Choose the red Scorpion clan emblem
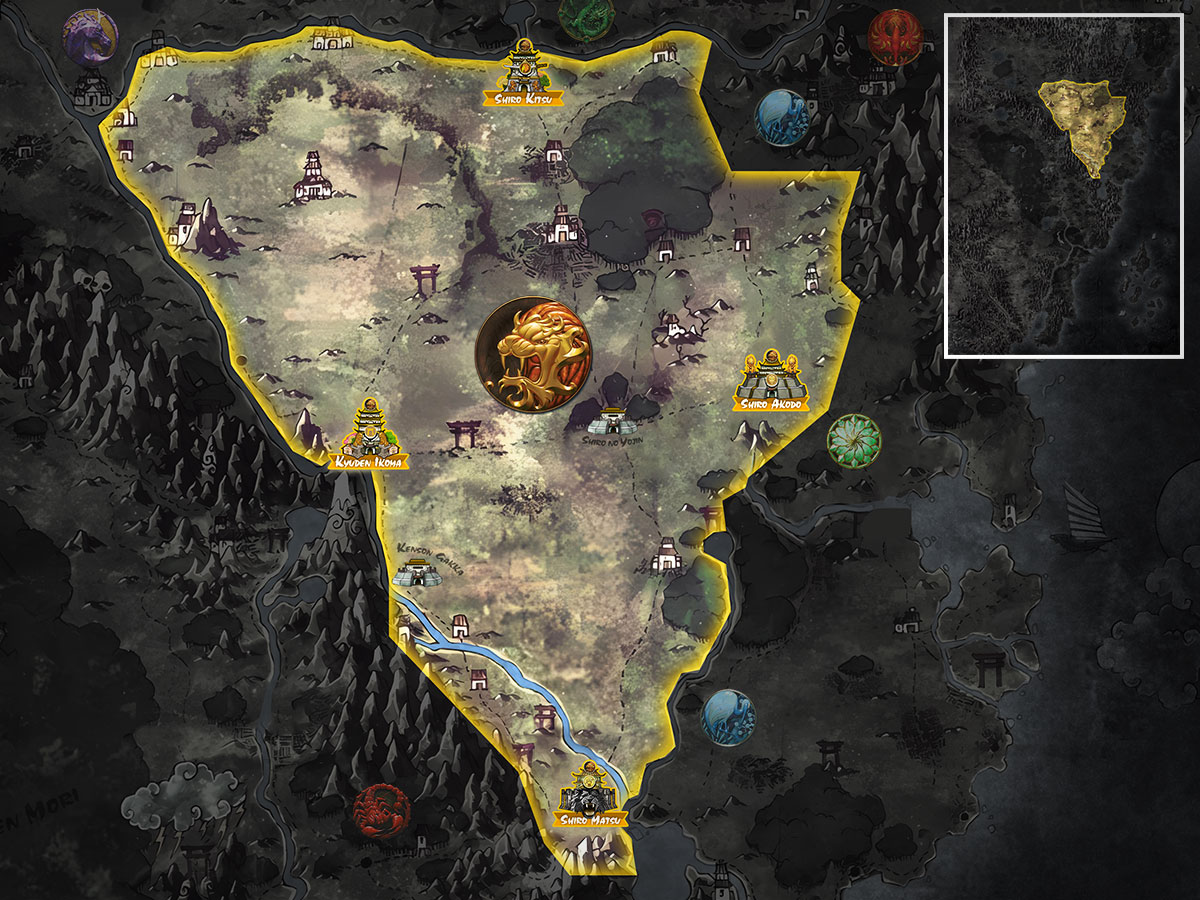 point(380,812)
